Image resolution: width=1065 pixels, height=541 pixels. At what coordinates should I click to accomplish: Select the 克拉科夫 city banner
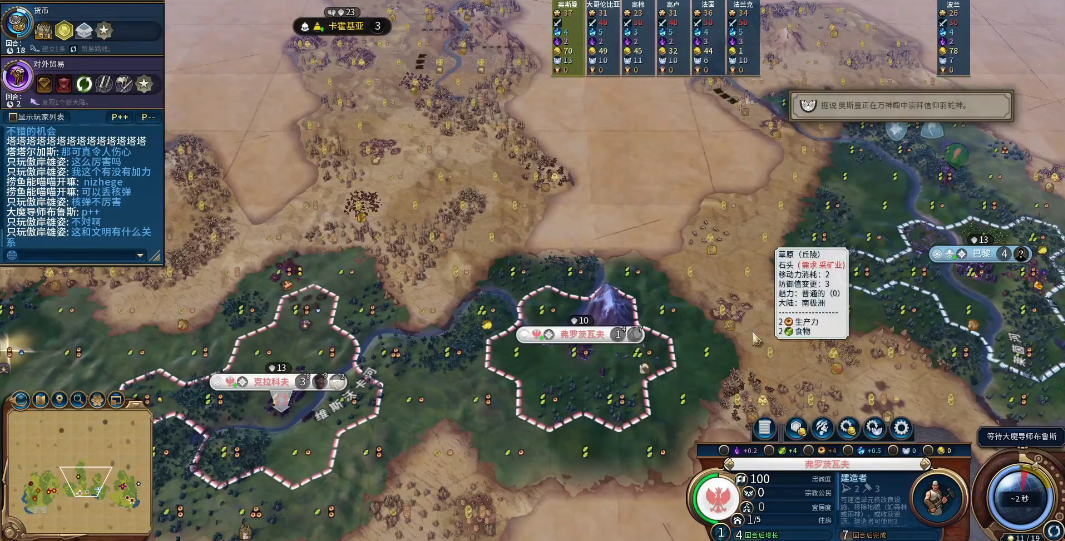tap(272, 381)
